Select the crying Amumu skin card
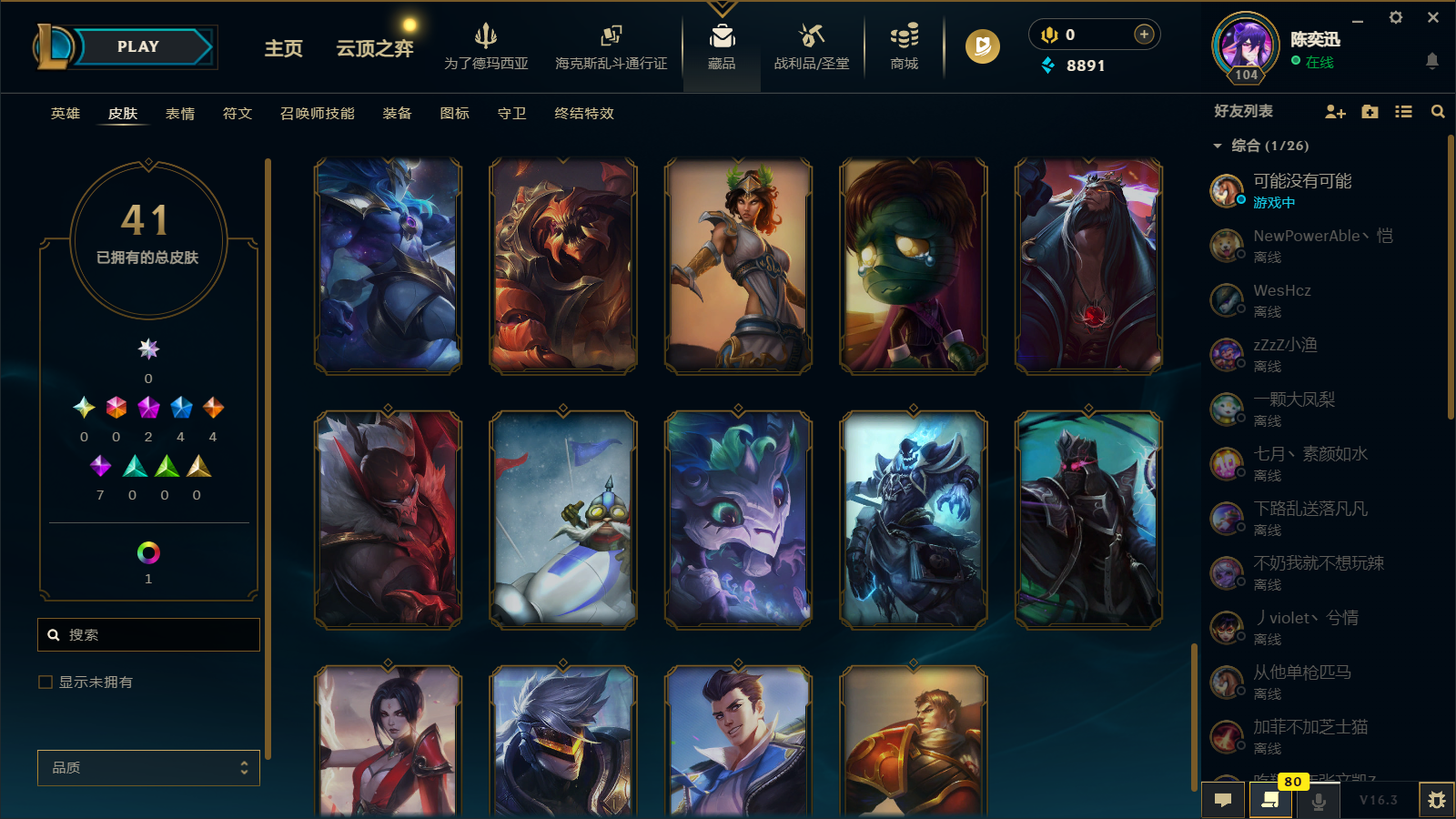Image resolution: width=1456 pixels, height=819 pixels. coord(913,266)
